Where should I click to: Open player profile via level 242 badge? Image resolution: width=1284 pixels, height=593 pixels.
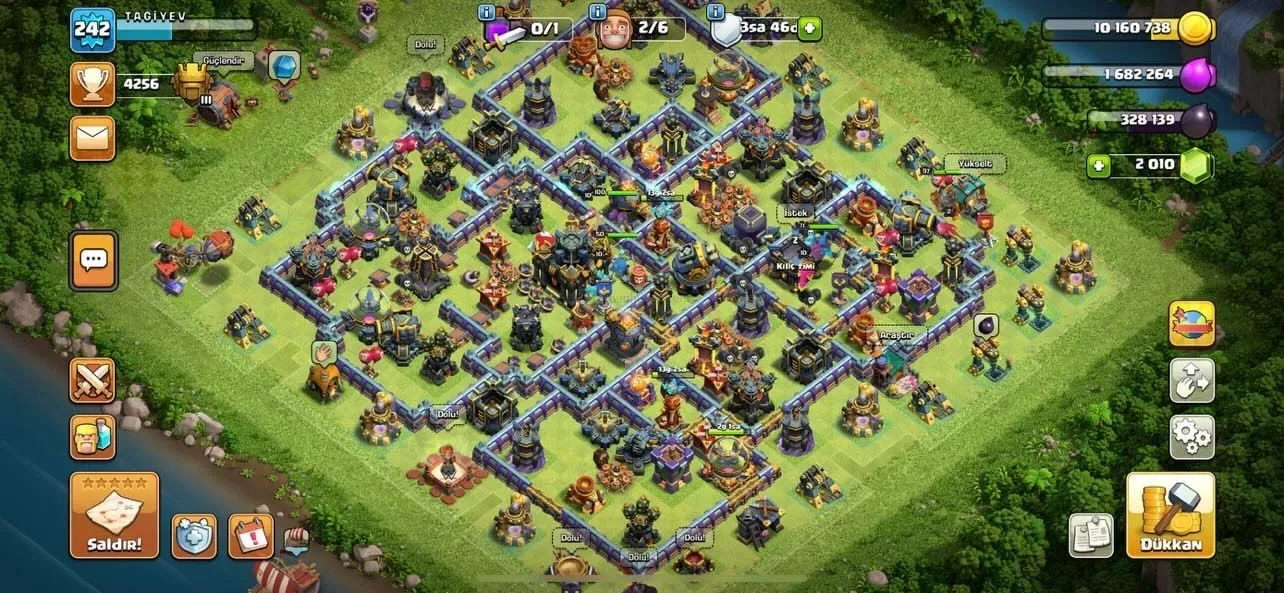[92, 29]
